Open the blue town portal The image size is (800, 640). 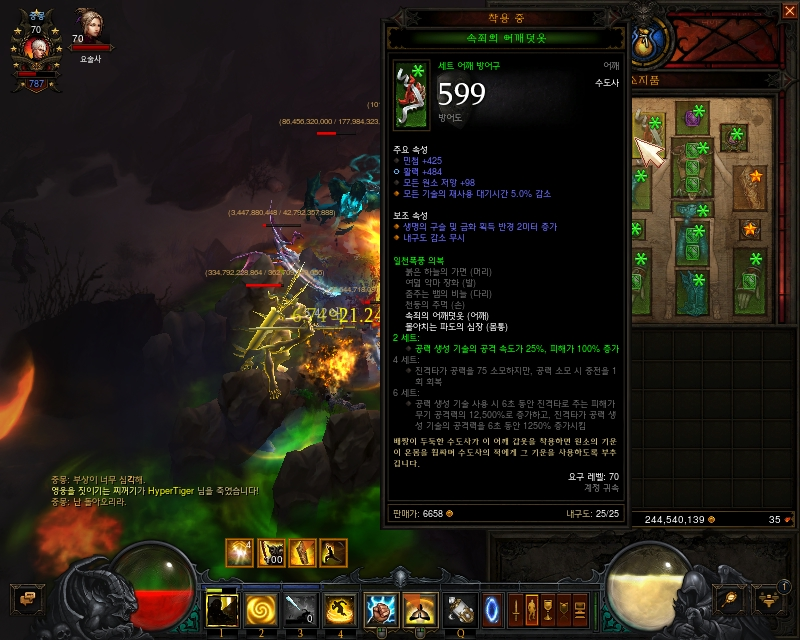pyautogui.click(x=492, y=607)
